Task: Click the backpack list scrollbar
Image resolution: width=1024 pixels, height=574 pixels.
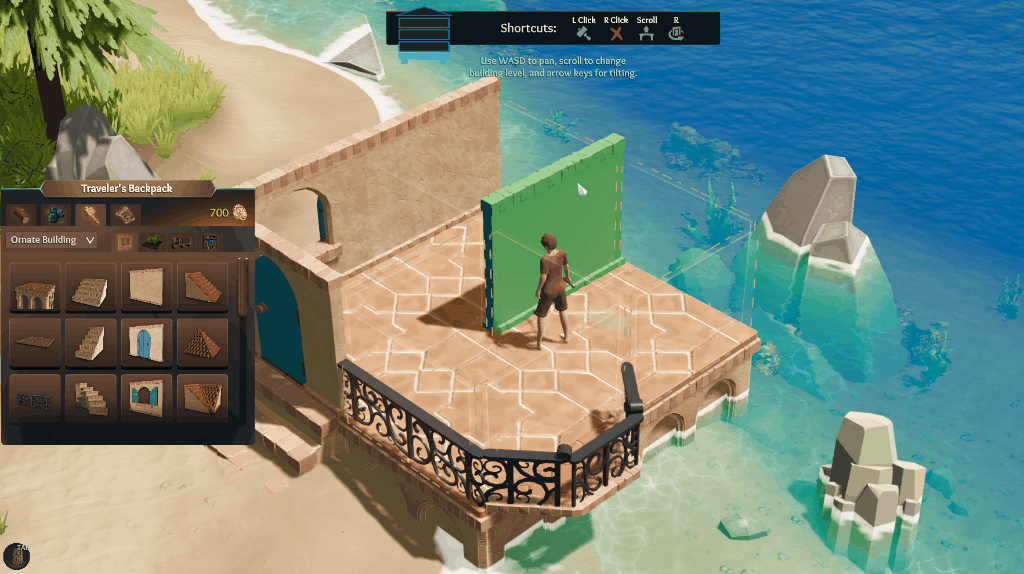Action: pos(245,290)
